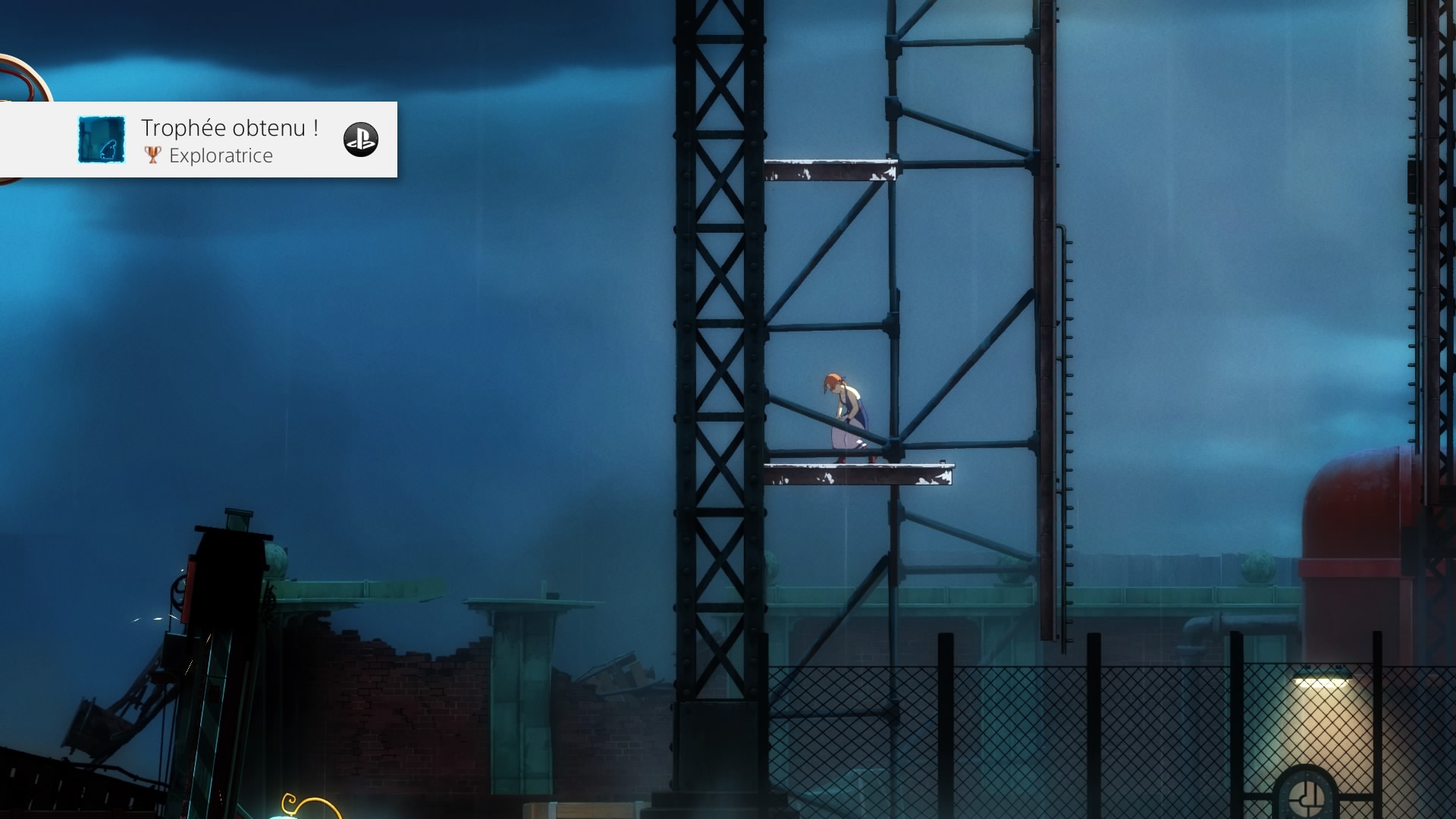Viewport: 1456px width, 819px height.
Task: Open the Exploratrice trophy notification
Action: click(220, 140)
